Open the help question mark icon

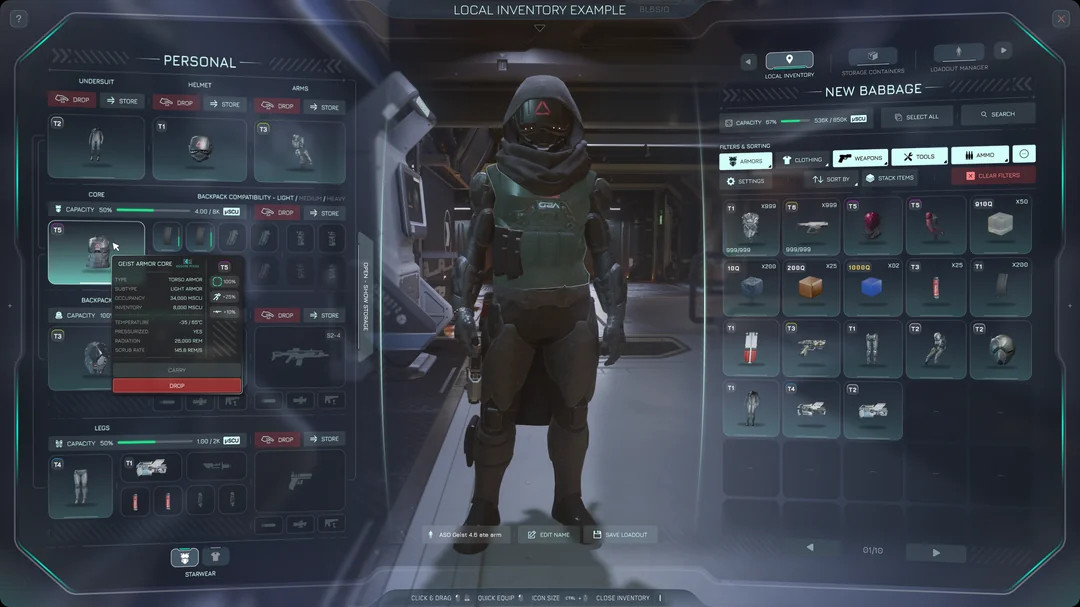click(x=19, y=18)
